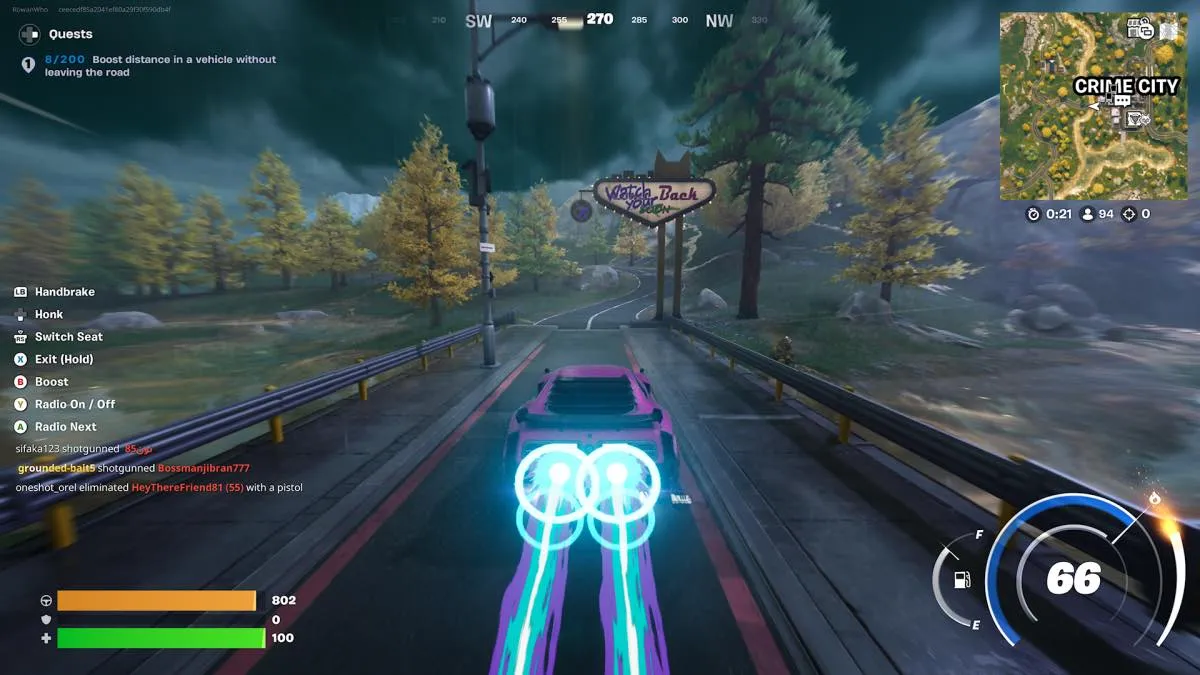
Task: Click the compass heading bar
Action: tap(598, 20)
